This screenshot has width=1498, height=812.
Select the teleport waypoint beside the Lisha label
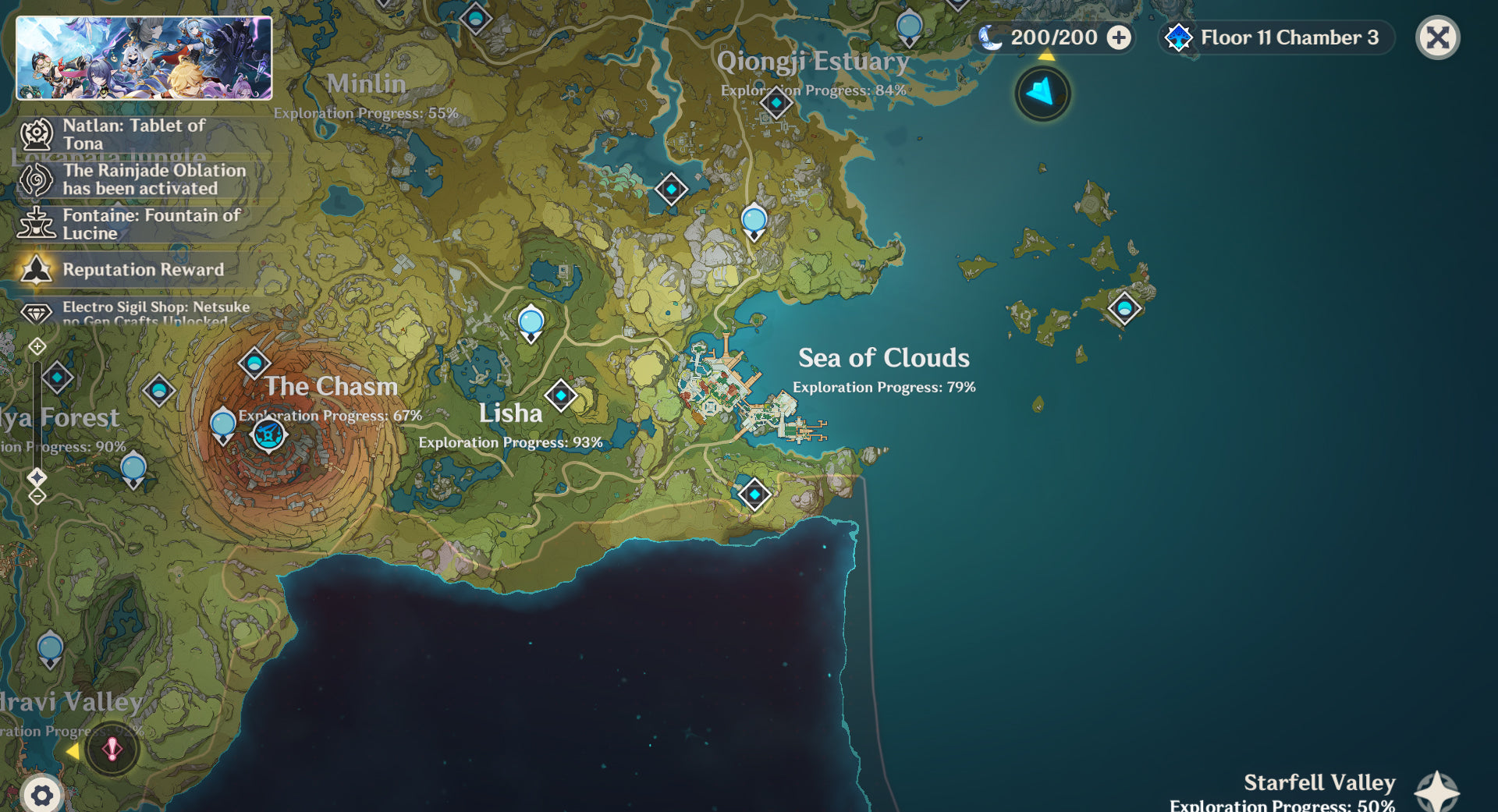pyautogui.click(x=561, y=395)
